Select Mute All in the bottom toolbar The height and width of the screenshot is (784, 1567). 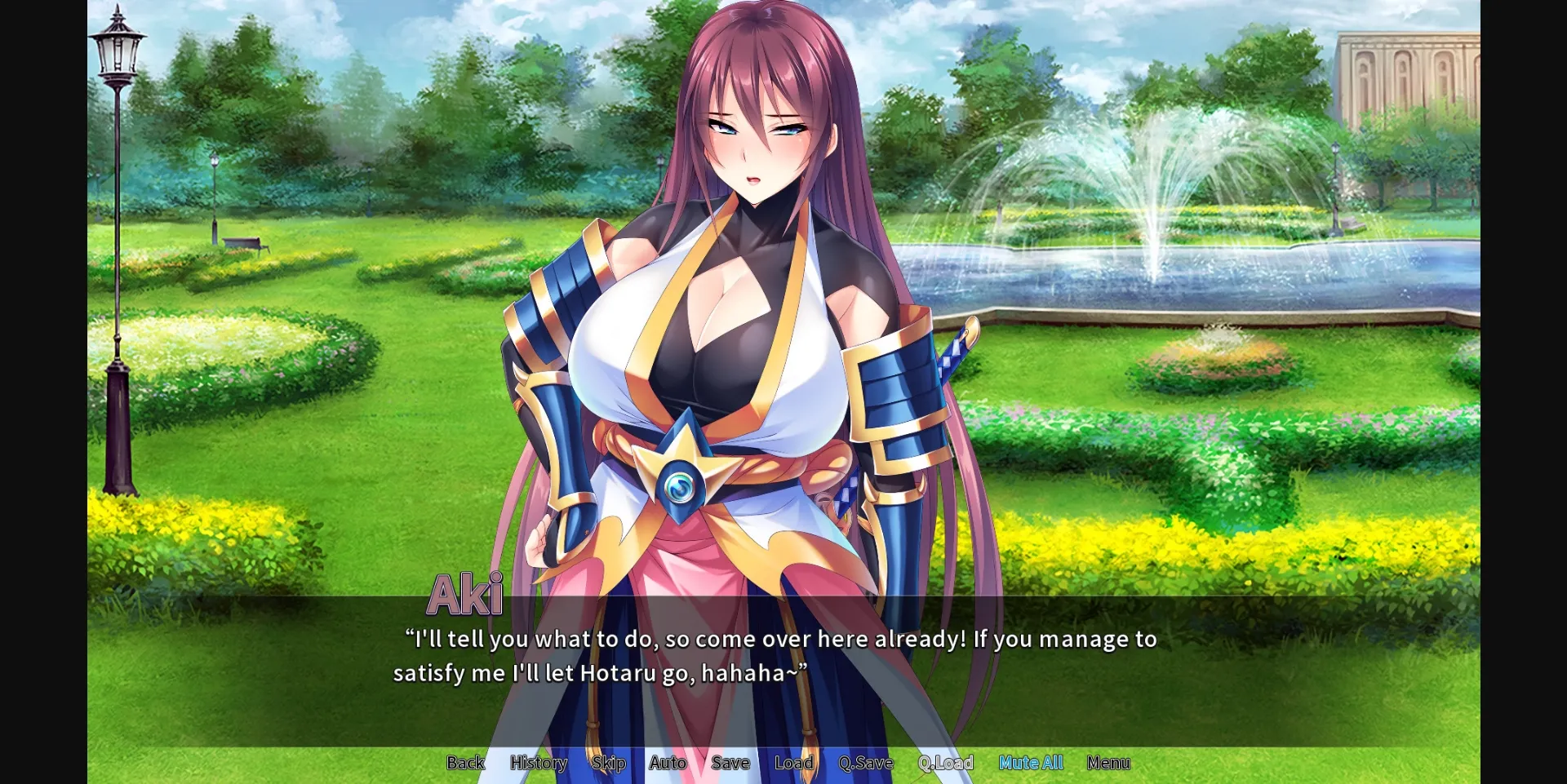[x=1031, y=763]
